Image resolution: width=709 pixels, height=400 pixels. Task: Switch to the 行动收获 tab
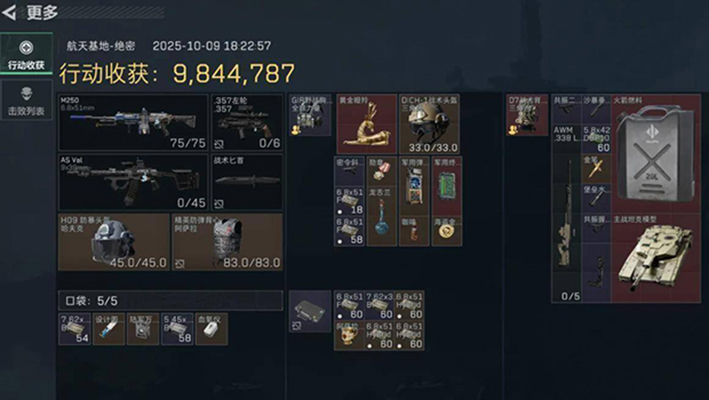(x=25, y=55)
